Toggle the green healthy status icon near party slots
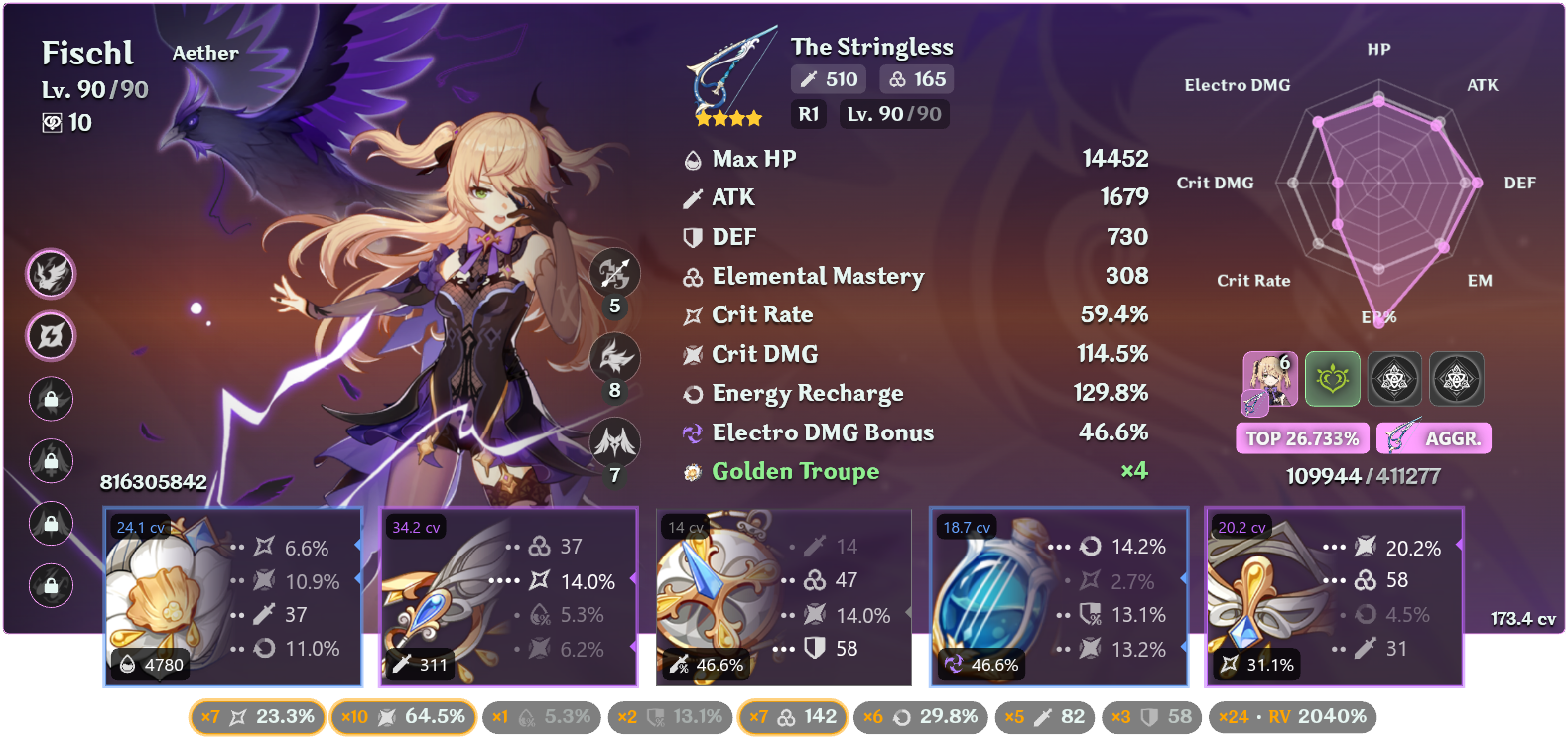Image resolution: width=1568 pixels, height=741 pixels. [1333, 379]
